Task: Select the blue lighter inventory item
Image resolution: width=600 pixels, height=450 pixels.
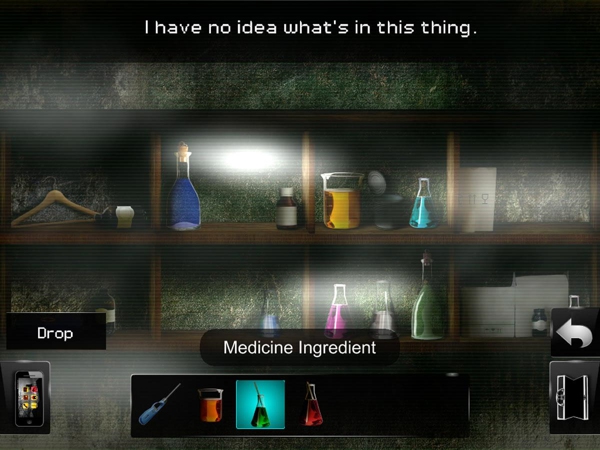Action: [160, 403]
